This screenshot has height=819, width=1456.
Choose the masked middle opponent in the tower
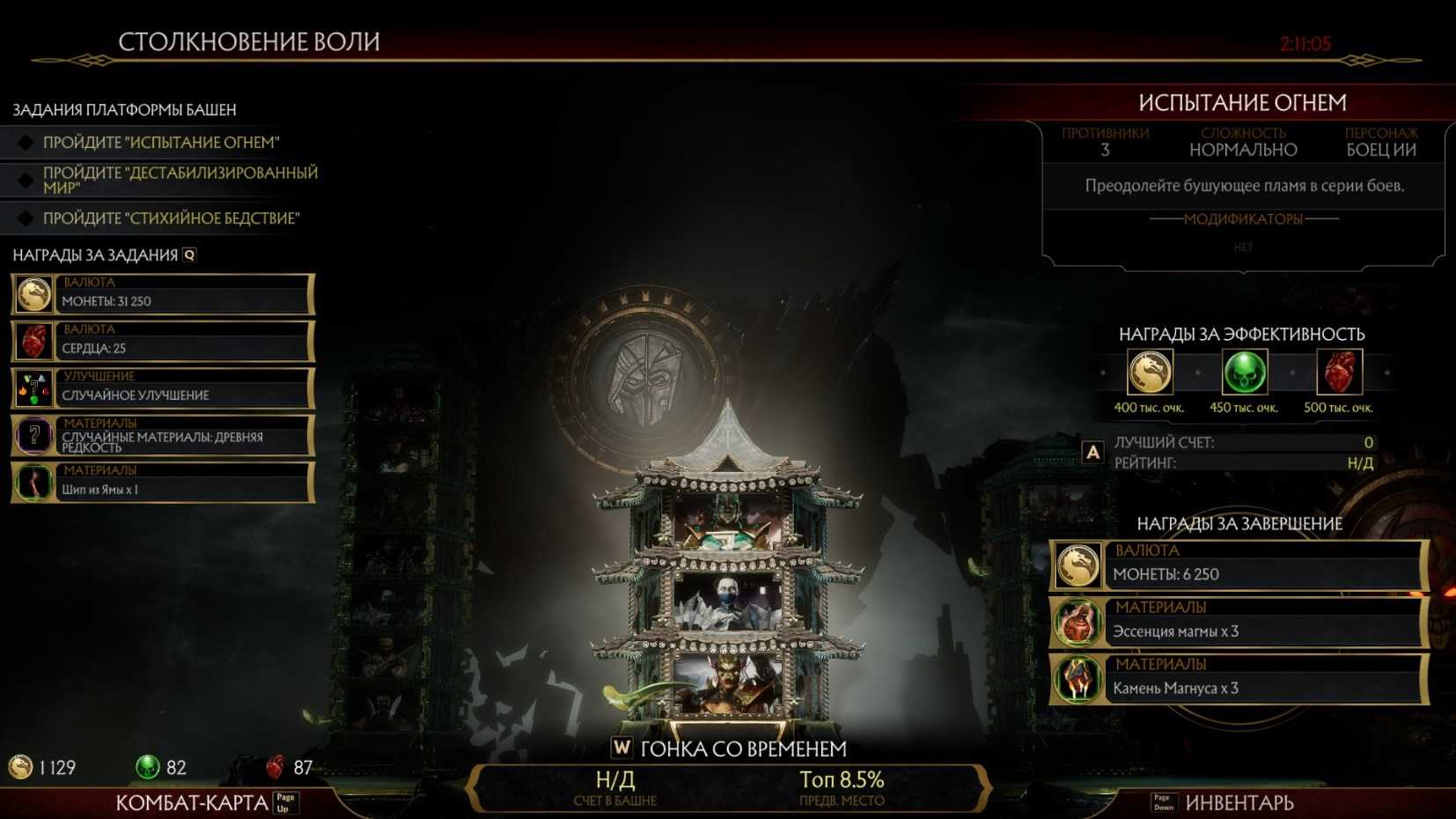pyautogui.click(x=727, y=602)
